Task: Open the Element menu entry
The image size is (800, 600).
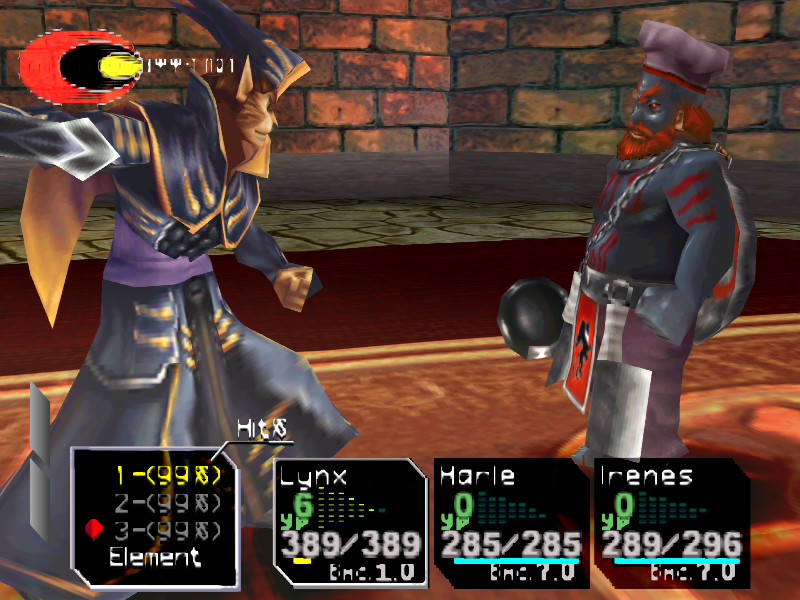Action: pyautogui.click(x=155, y=558)
